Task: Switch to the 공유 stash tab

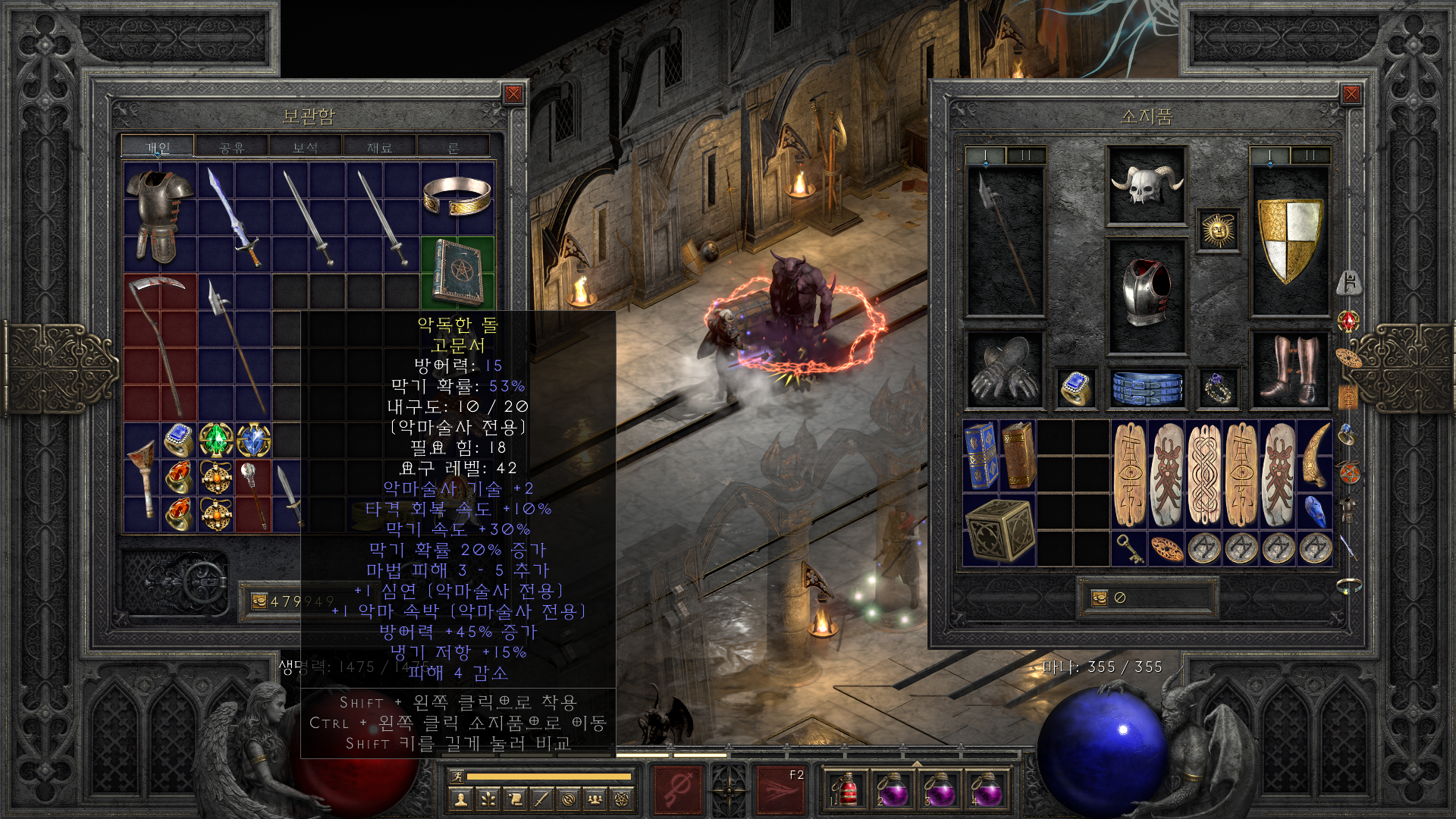Action: point(231,147)
